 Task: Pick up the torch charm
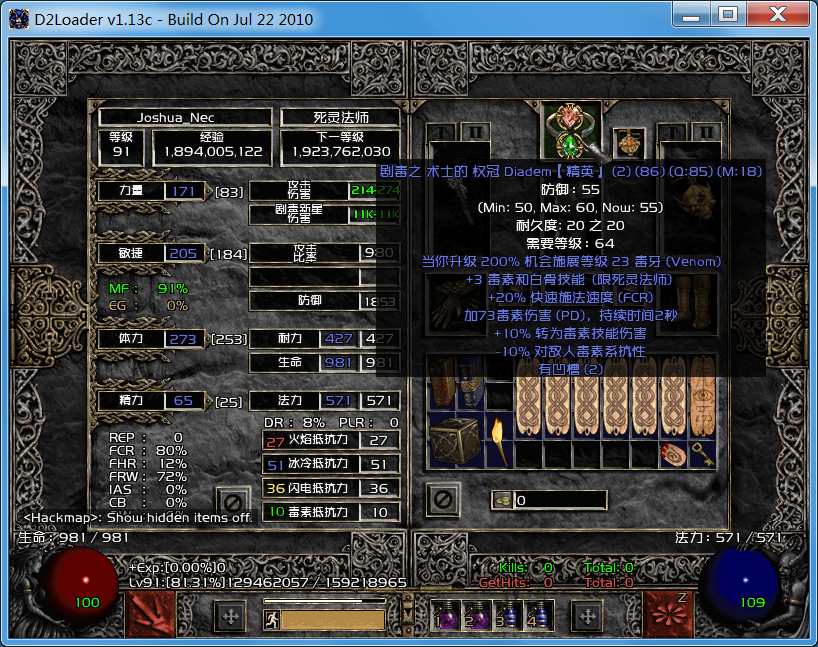tap(500, 437)
